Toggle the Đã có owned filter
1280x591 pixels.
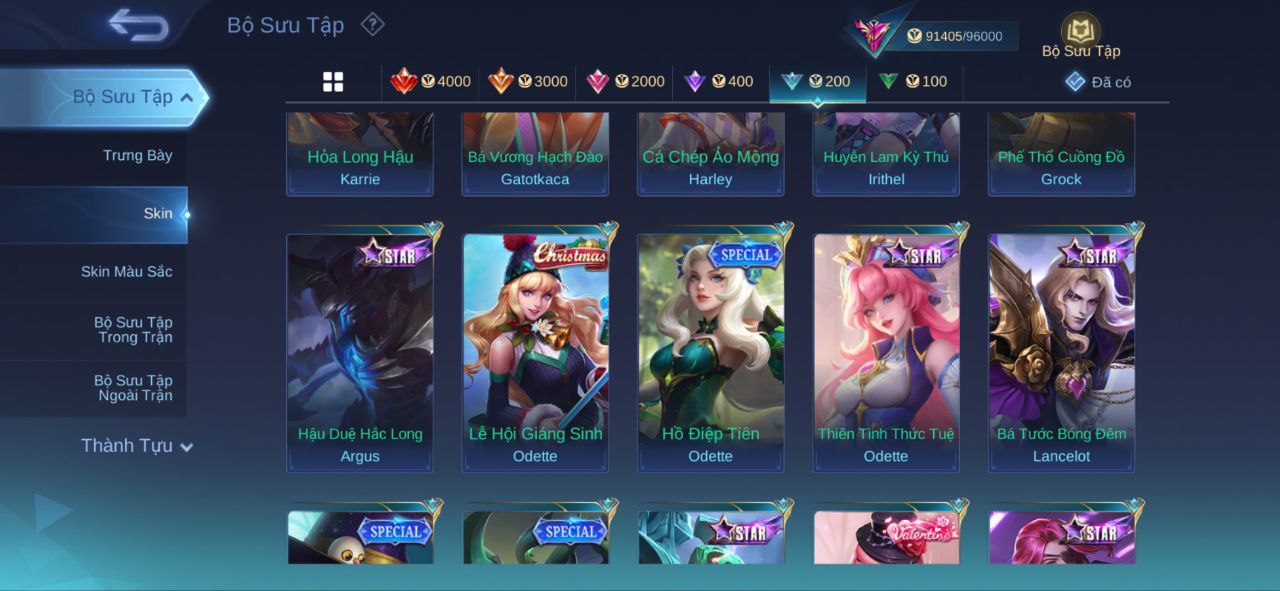pyautogui.click(x=1098, y=82)
